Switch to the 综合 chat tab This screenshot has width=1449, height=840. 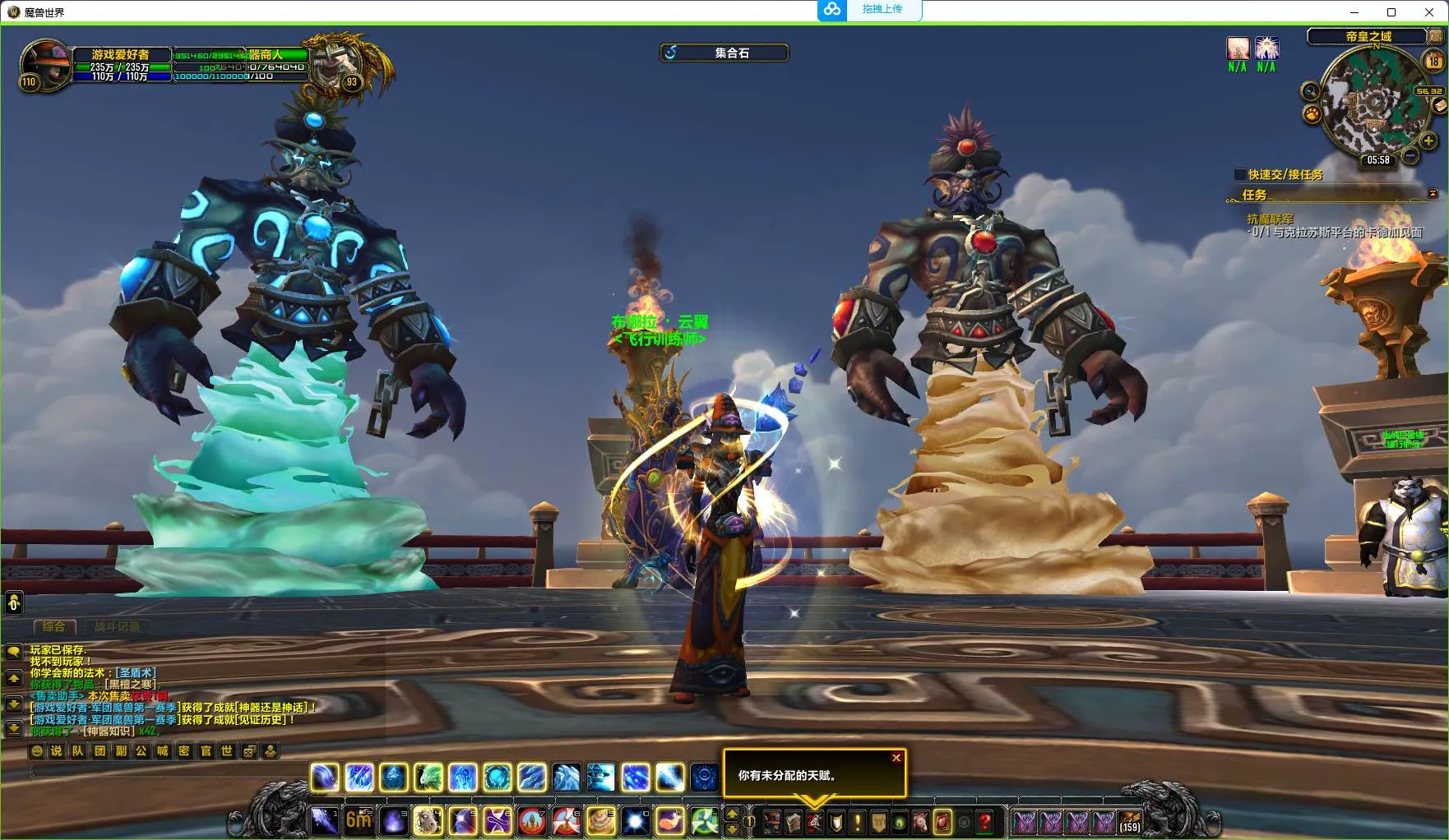point(53,626)
